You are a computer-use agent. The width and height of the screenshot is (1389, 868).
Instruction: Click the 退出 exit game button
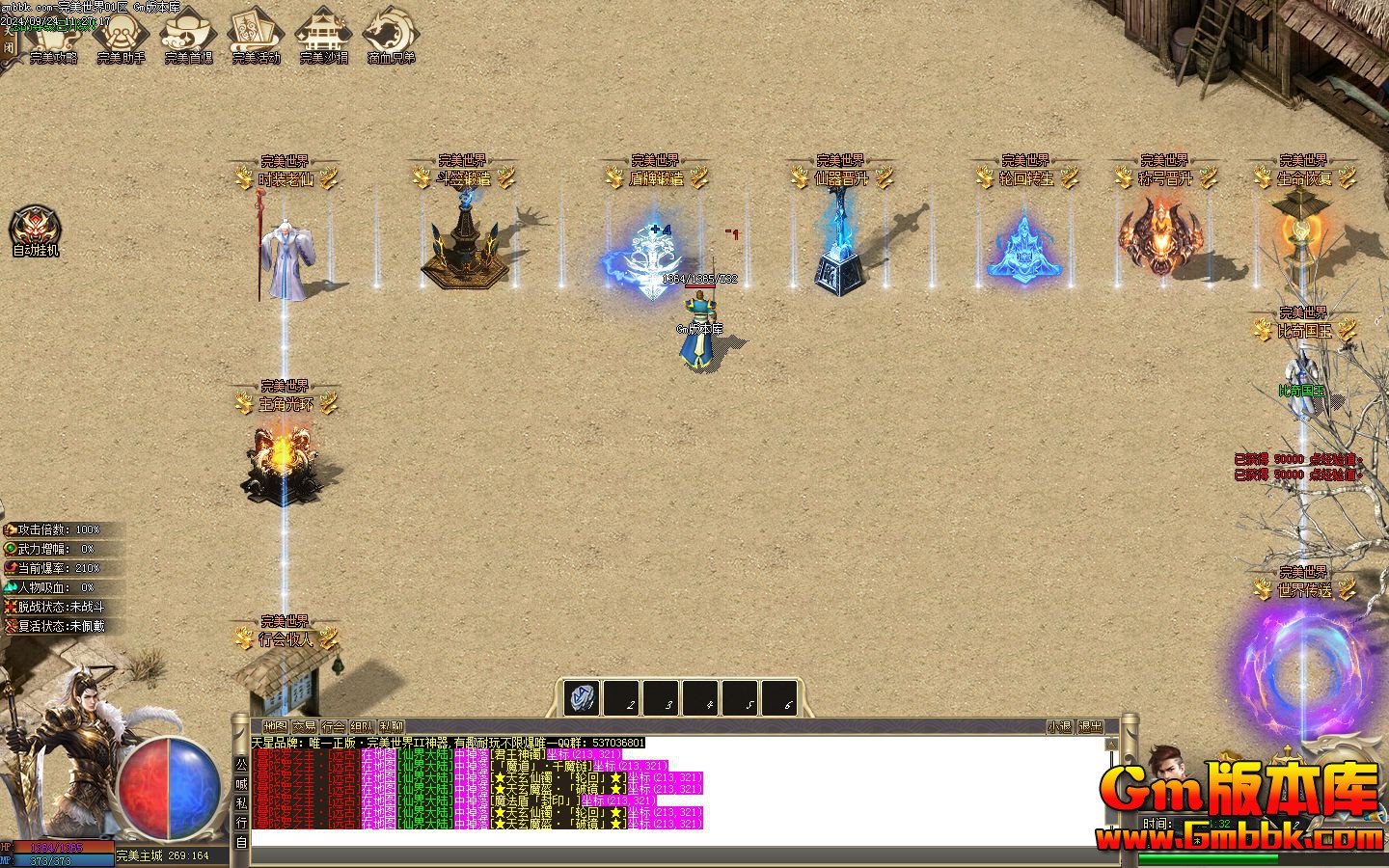pyautogui.click(x=1090, y=726)
